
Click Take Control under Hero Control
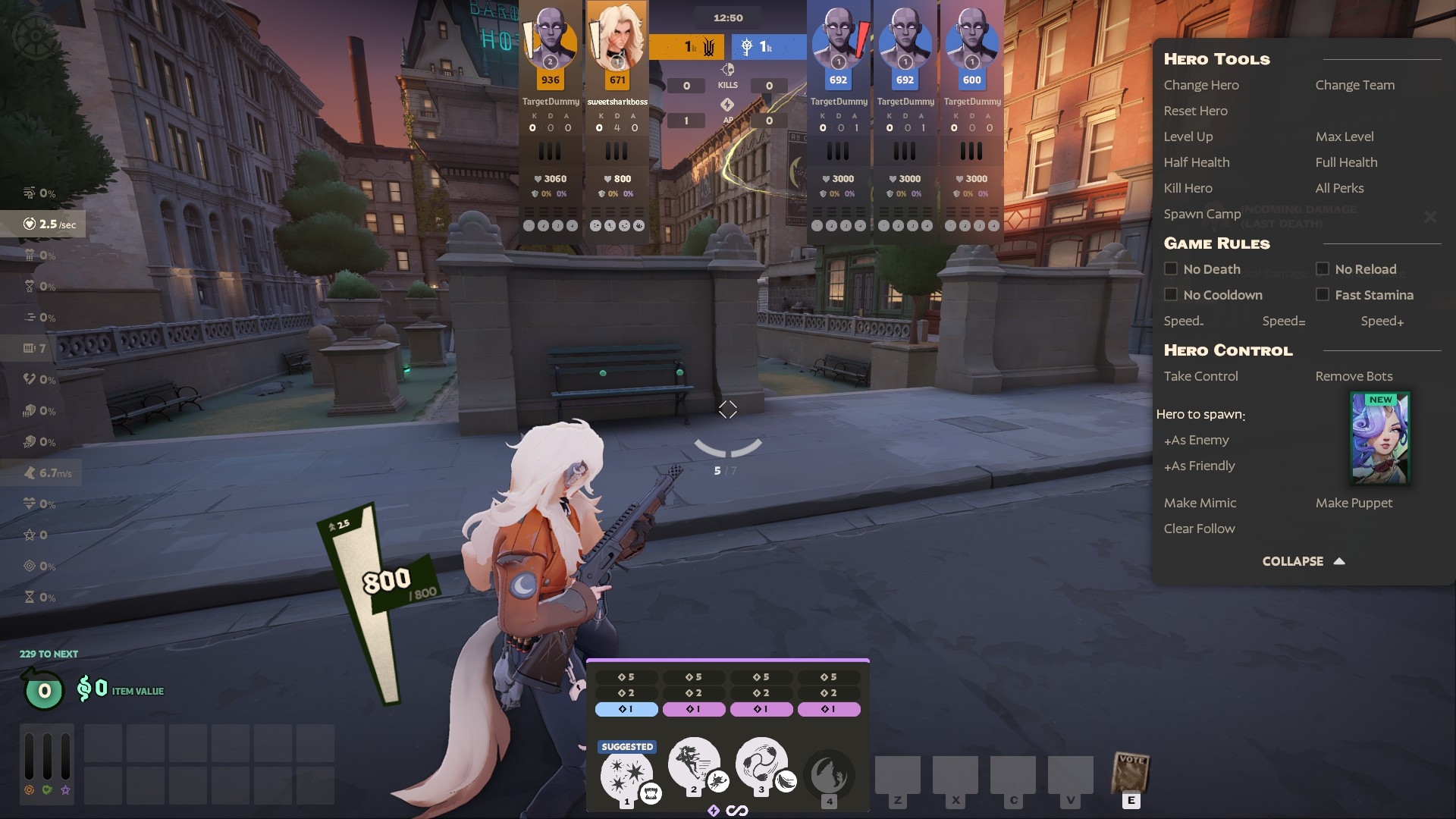1200,376
